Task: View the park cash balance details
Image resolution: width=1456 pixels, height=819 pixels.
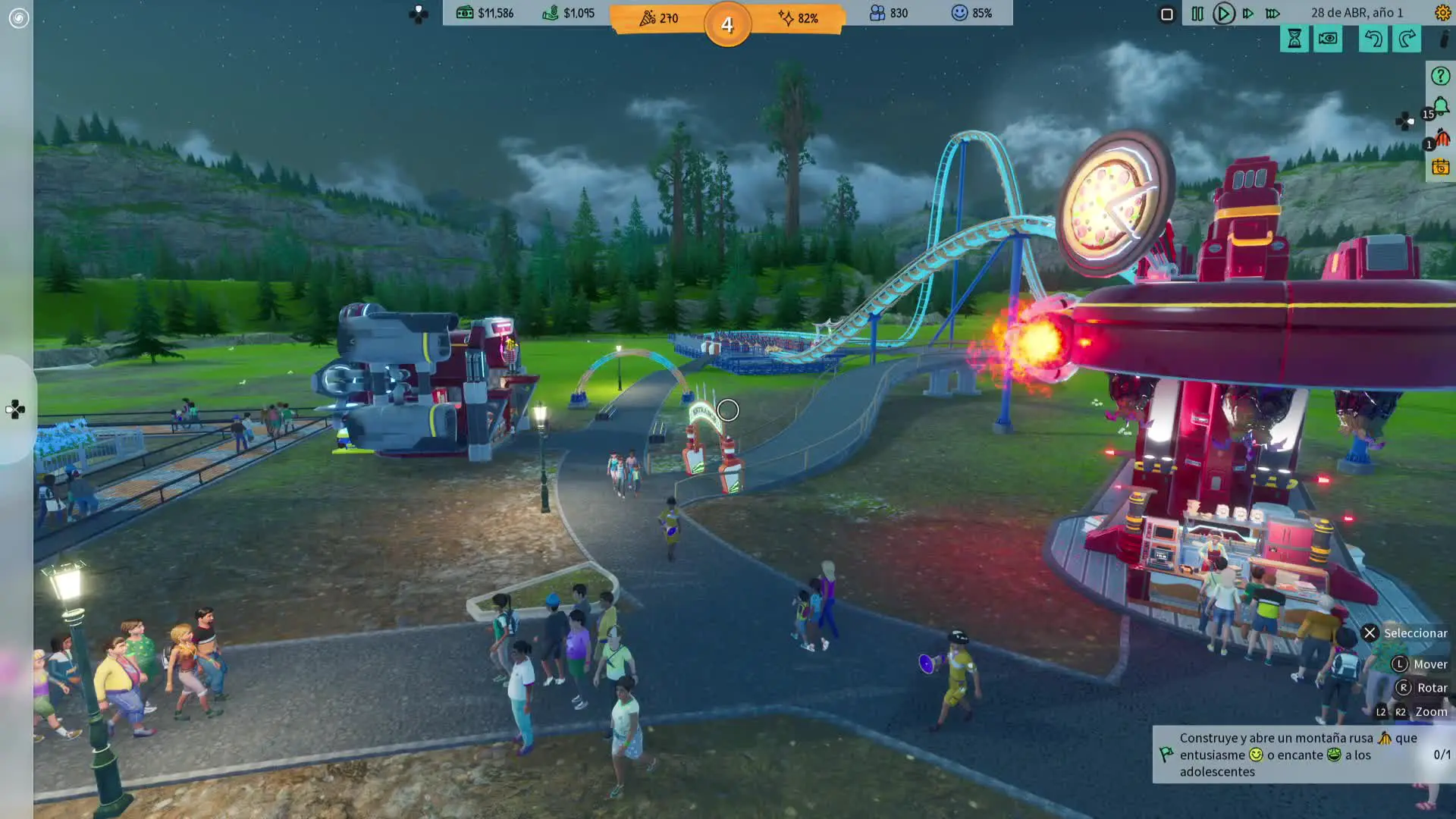Action: (x=485, y=13)
